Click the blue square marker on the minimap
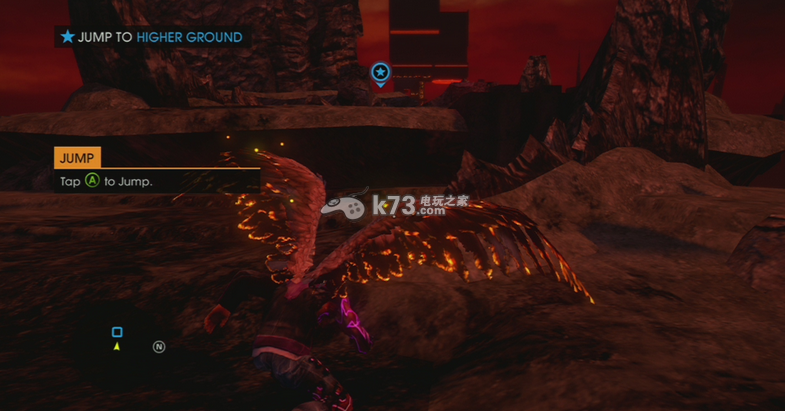Screen dimensions: 785x411 [x=117, y=332]
